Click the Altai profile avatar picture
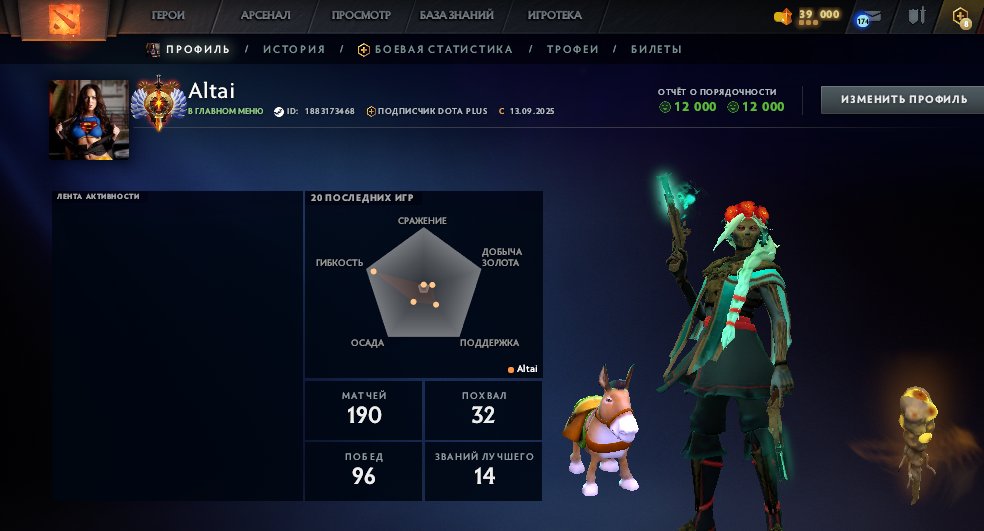This screenshot has height=531, width=984. pyautogui.click(x=89, y=119)
